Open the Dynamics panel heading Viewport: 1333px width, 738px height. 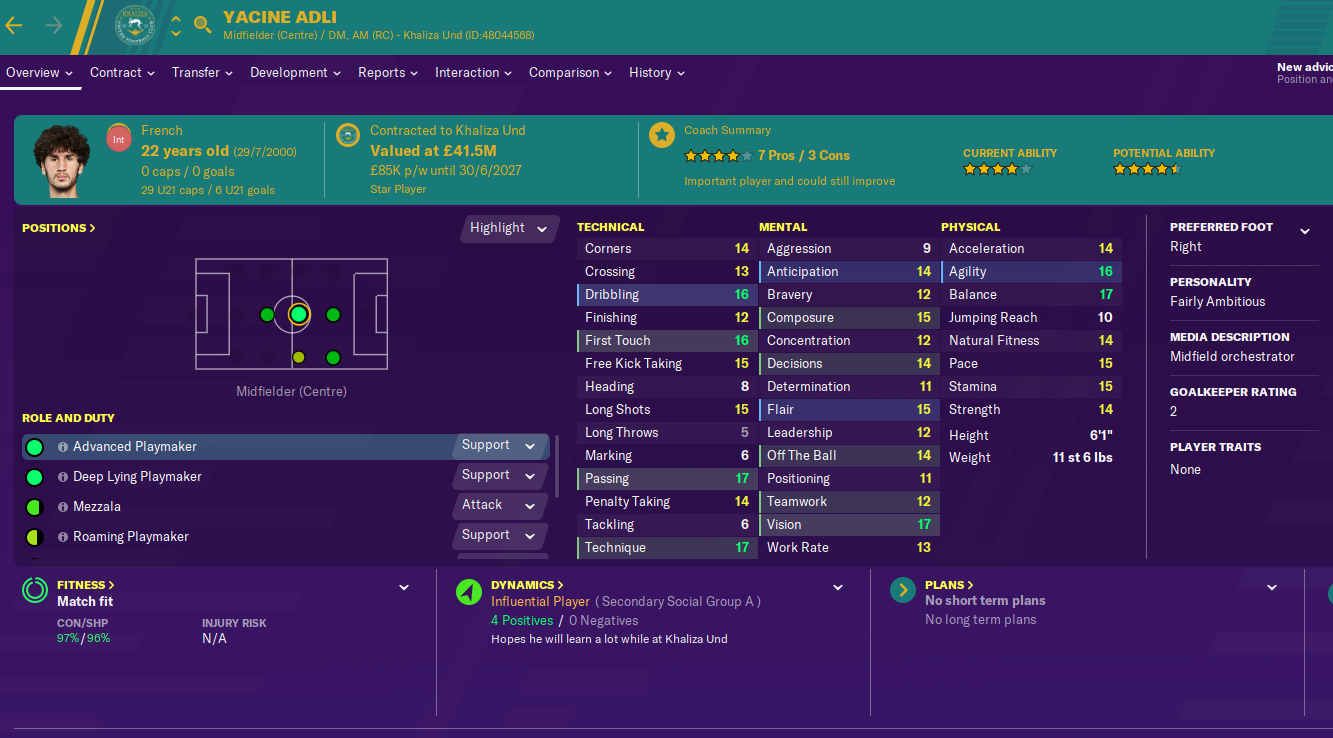(527, 585)
